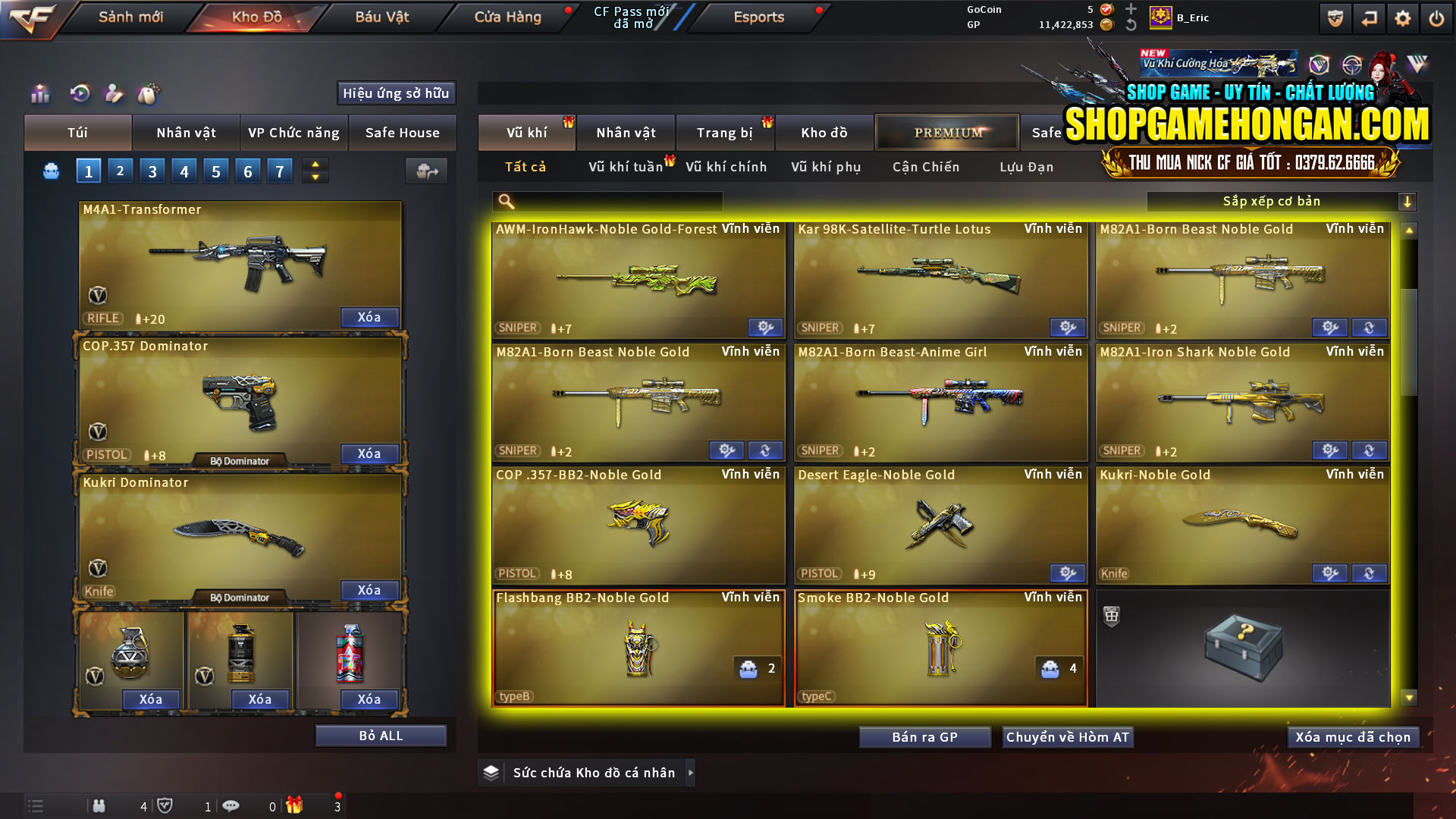Open the character customization icon above Túi tab
This screenshot has width=1456, height=819.
(x=114, y=93)
